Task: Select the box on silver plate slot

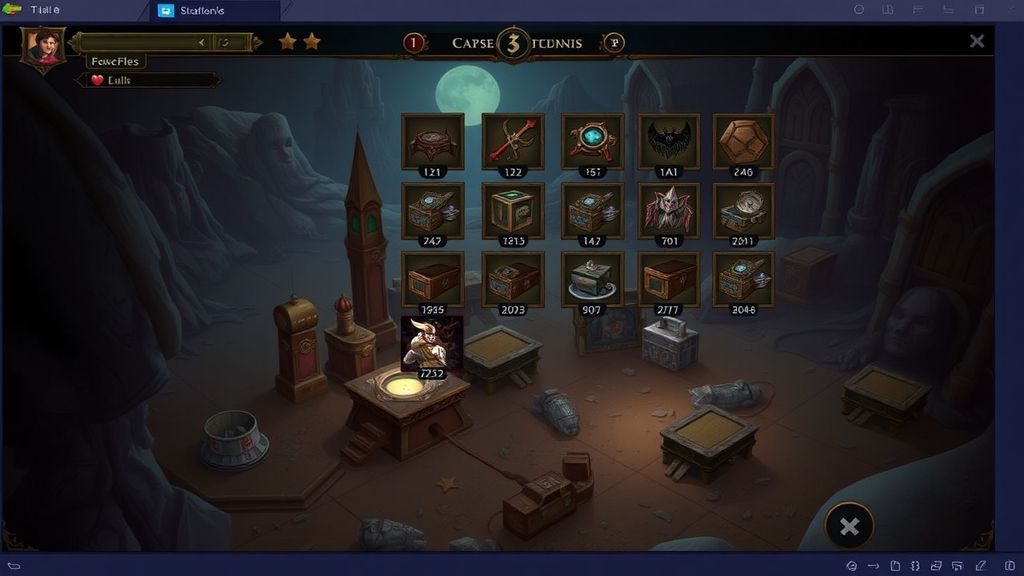Action: (x=592, y=278)
